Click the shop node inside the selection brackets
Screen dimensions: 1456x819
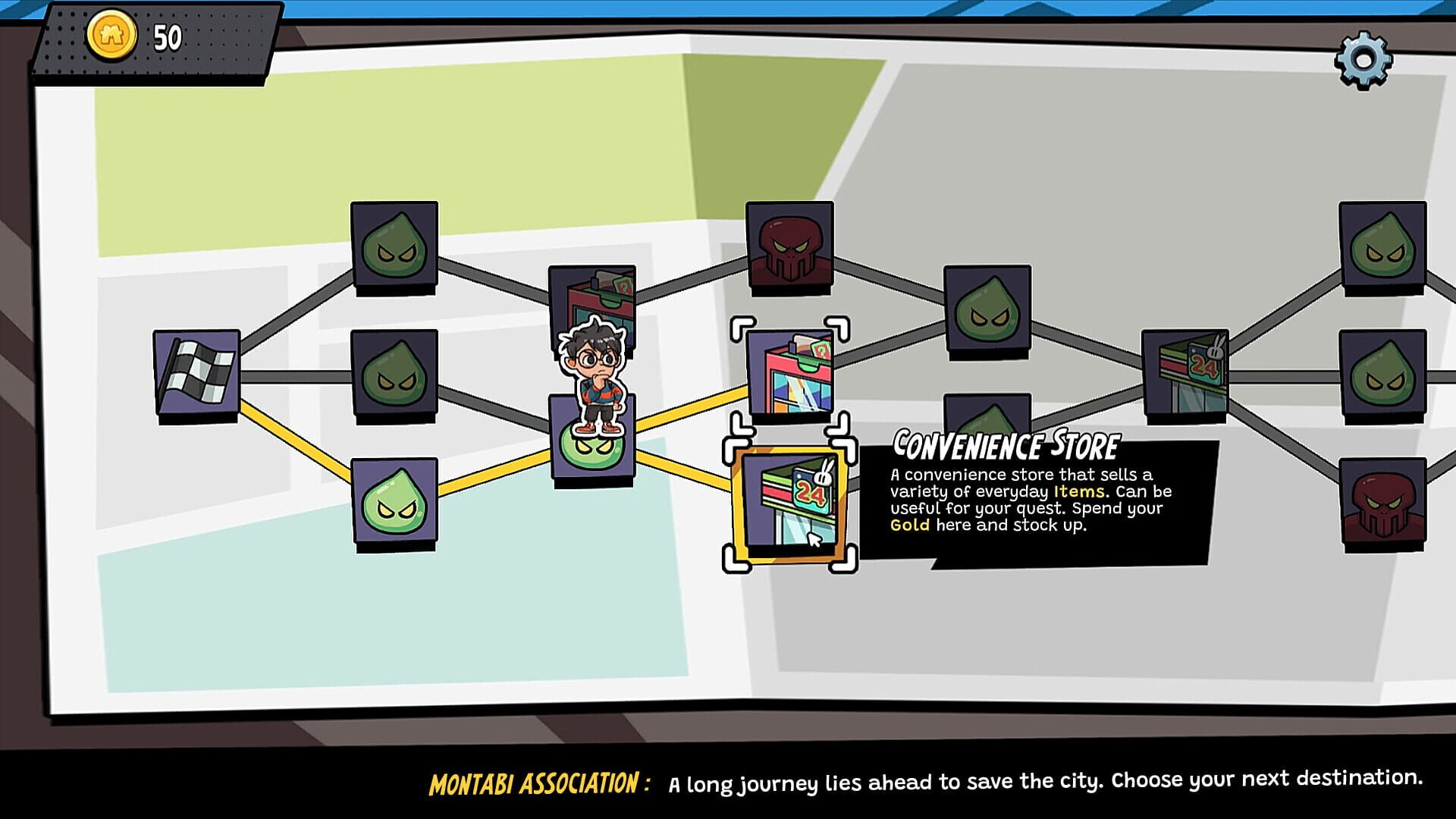click(789, 372)
